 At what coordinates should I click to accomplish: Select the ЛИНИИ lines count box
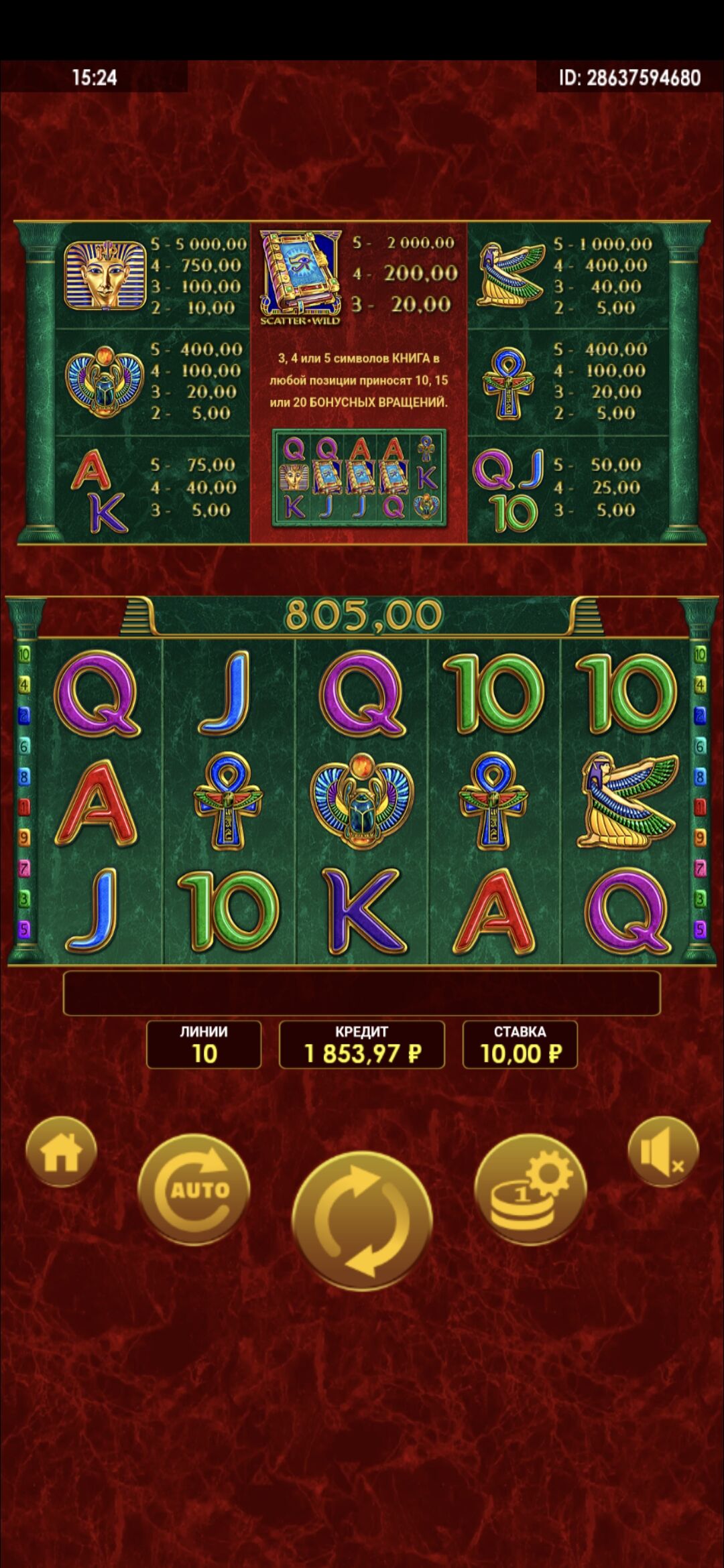coord(204,1045)
